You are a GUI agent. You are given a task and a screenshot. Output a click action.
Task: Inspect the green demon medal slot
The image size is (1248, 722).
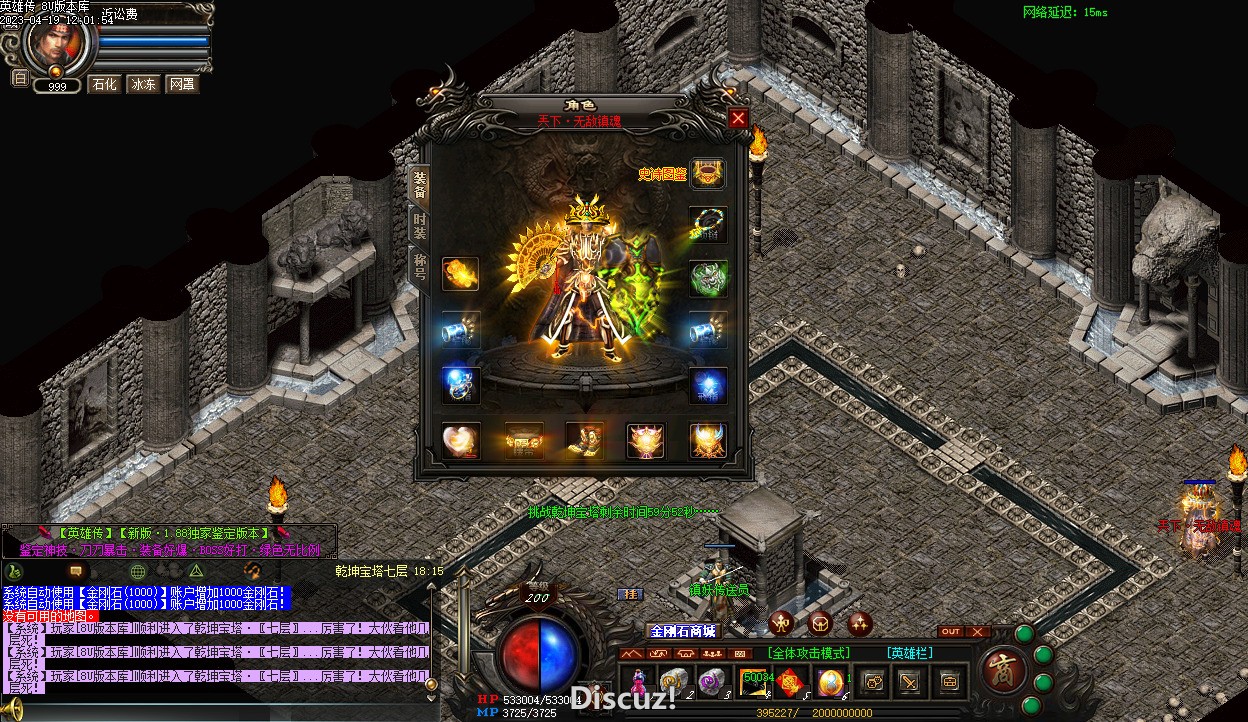click(x=708, y=278)
